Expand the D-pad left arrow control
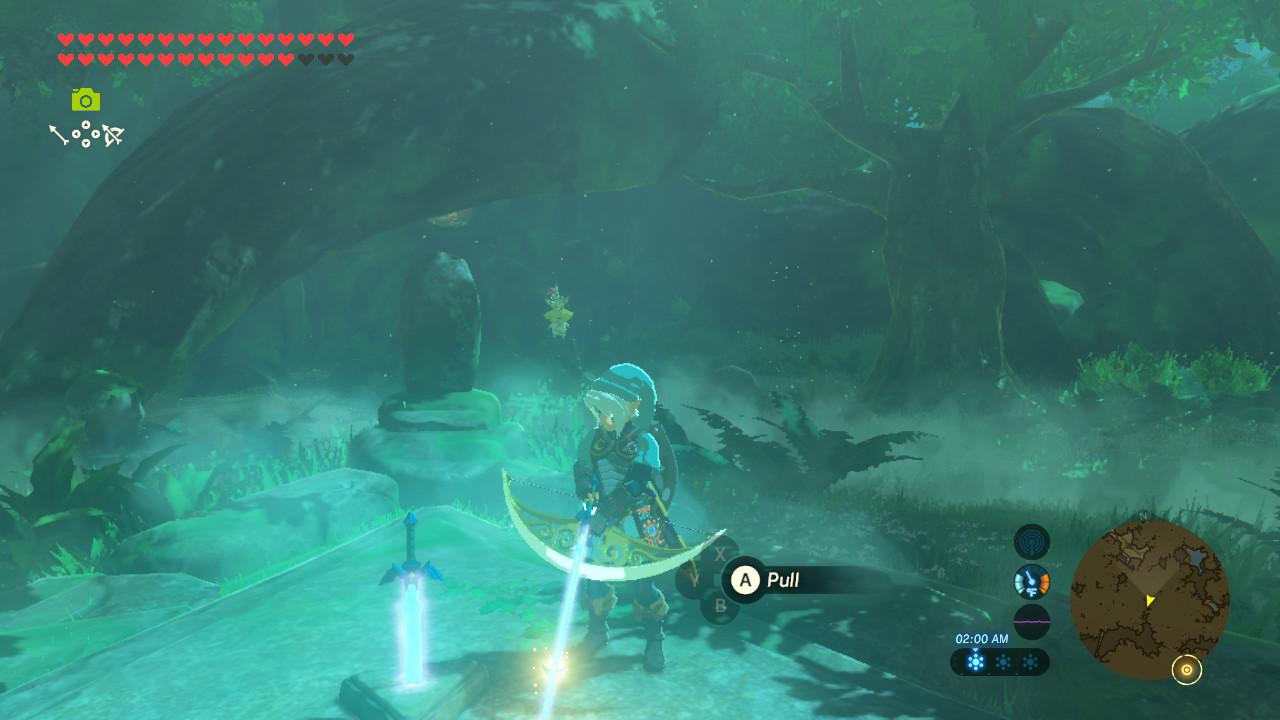Image resolution: width=1280 pixels, height=720 pixels. (76, 134)
